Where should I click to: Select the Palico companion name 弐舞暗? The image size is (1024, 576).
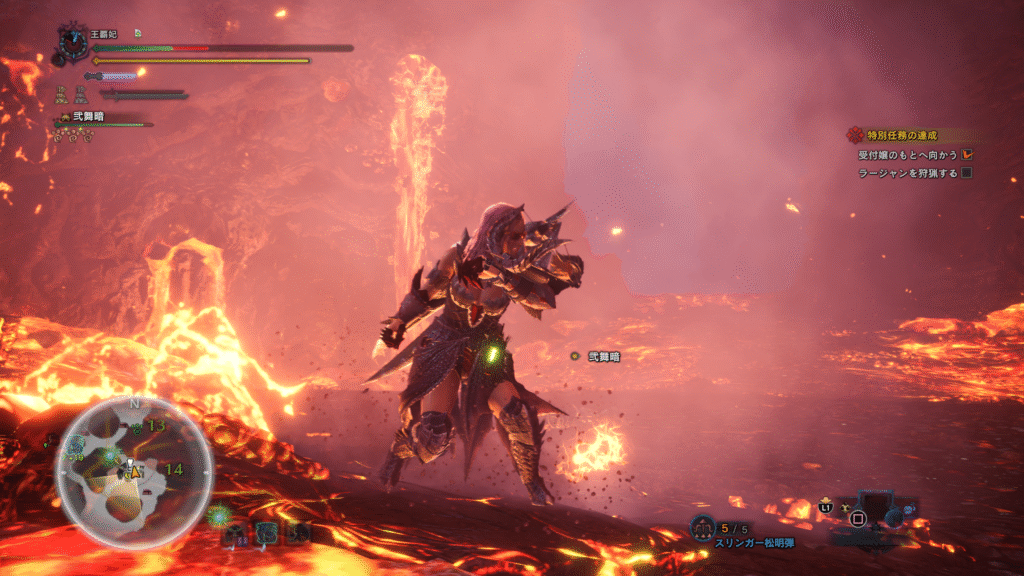(x=86, y=118)
